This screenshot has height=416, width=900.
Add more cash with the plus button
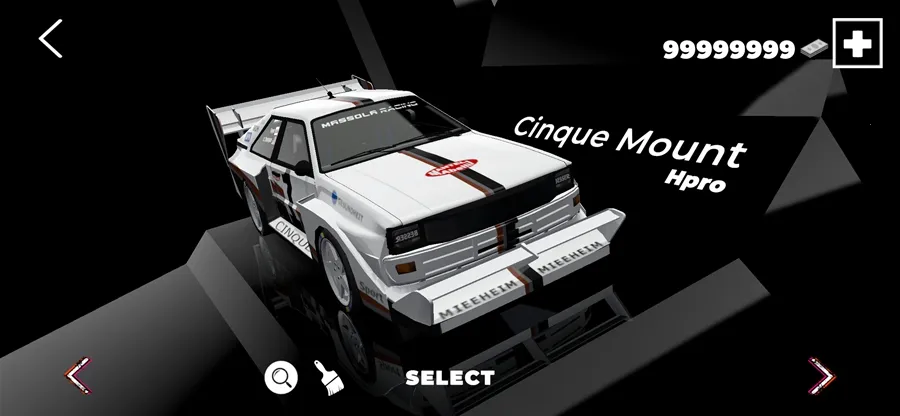click(x=857, y=45)
